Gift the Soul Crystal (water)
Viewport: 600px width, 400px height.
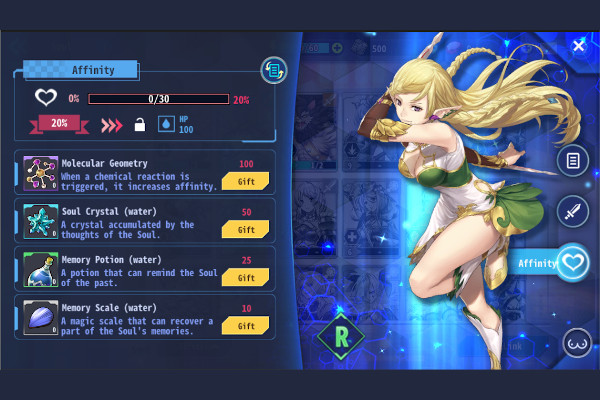tap(246, 229)
